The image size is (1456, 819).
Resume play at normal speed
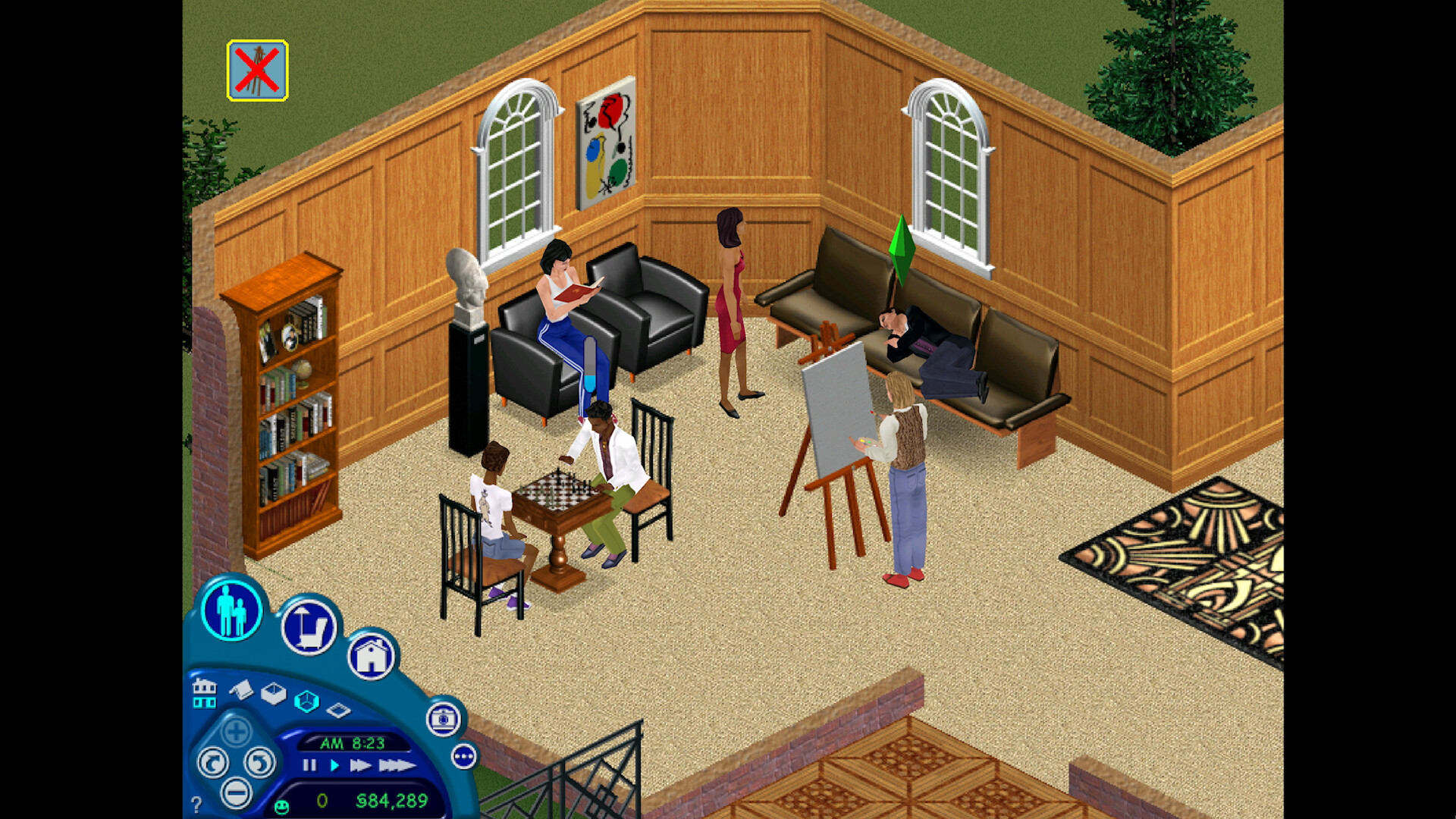pyautogui.click(x=334, y=765)
